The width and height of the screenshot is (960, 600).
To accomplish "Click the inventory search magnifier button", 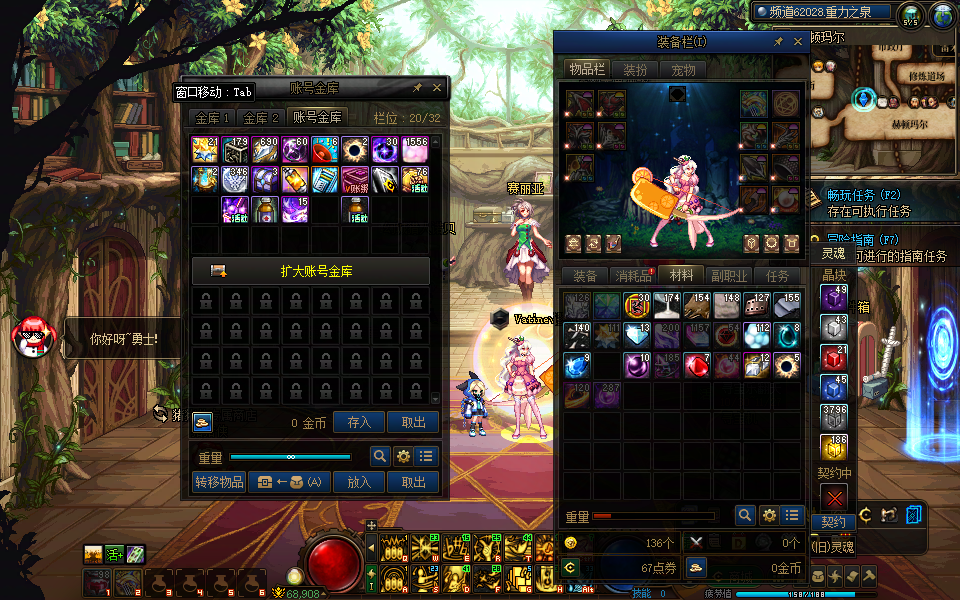I will 745,515.
